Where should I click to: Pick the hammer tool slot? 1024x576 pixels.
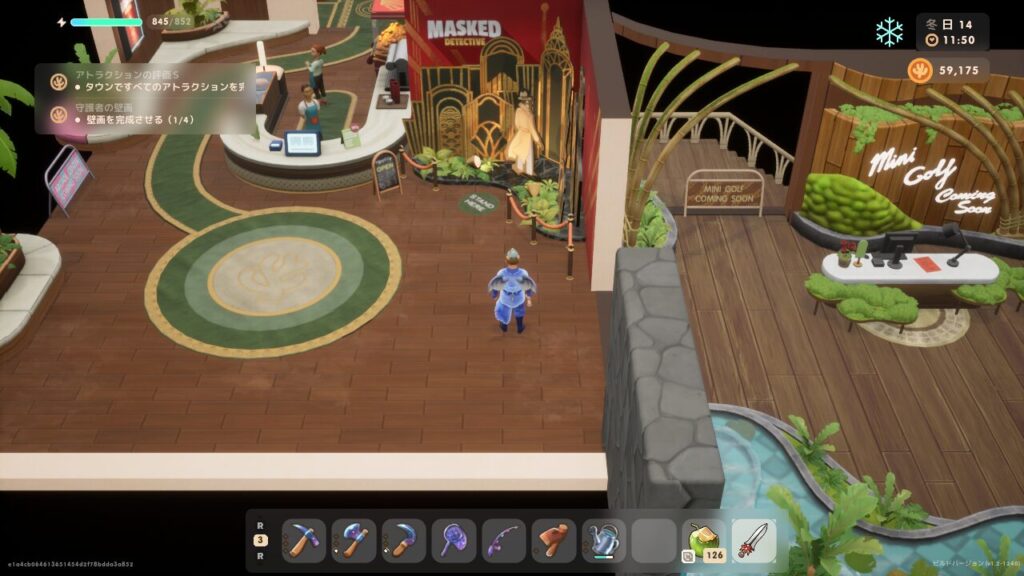click(x=554, y=540)
